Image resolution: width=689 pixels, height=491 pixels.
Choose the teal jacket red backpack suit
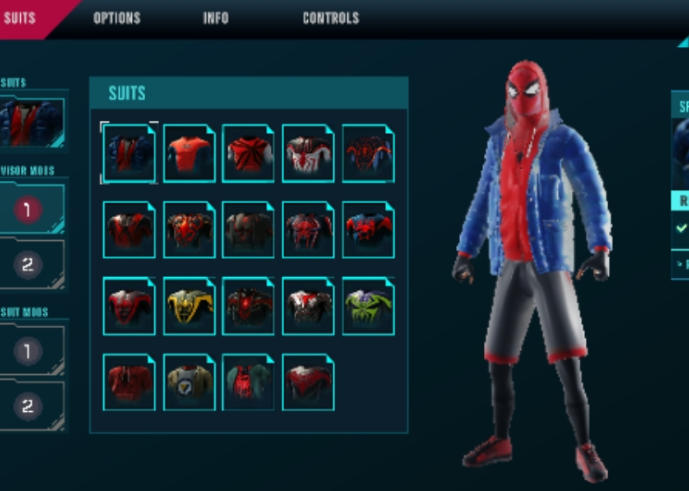pos(248,381)
